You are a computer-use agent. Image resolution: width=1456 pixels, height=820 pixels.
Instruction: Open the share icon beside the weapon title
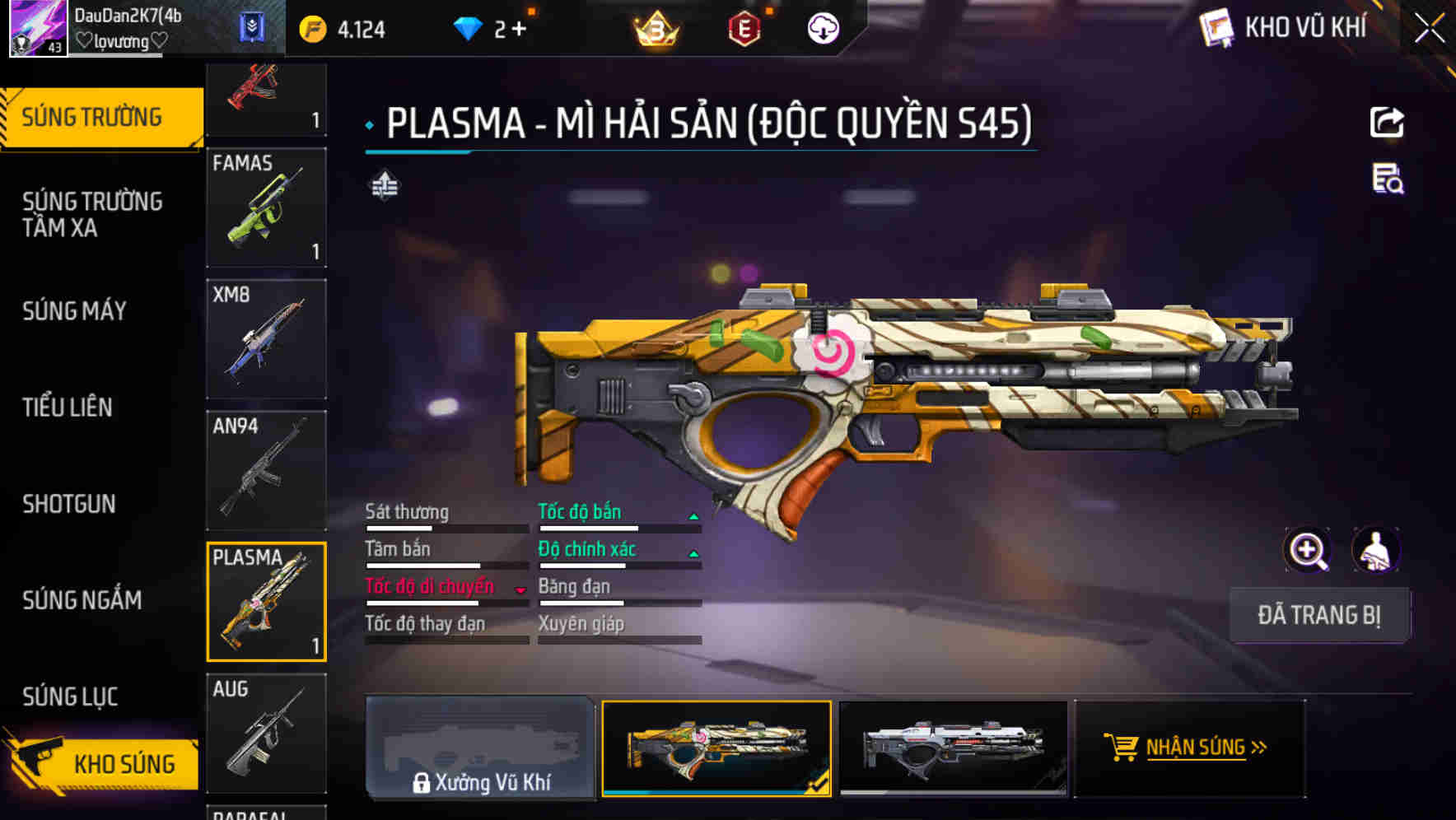pos(1388,122)
